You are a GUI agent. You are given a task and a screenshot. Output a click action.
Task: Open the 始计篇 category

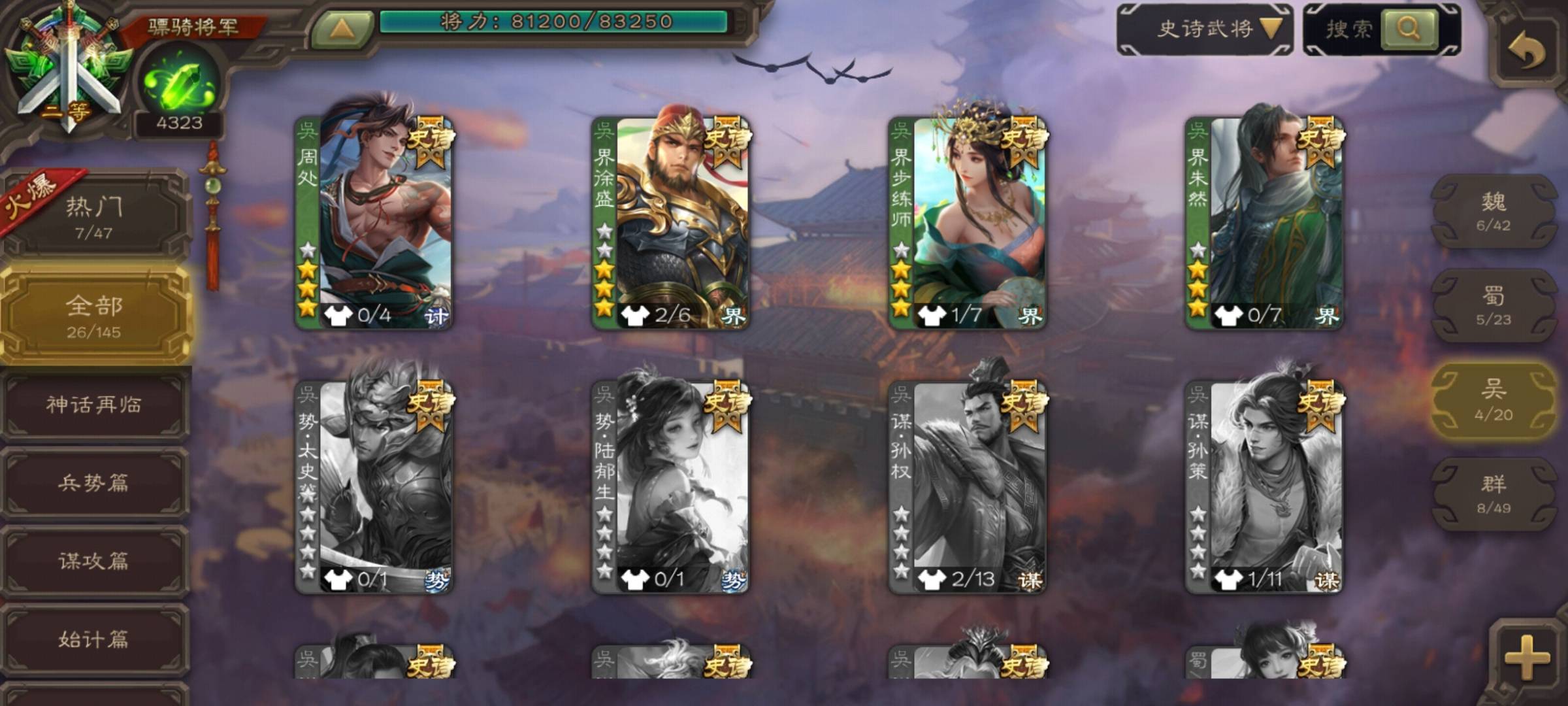pos(94,639)
